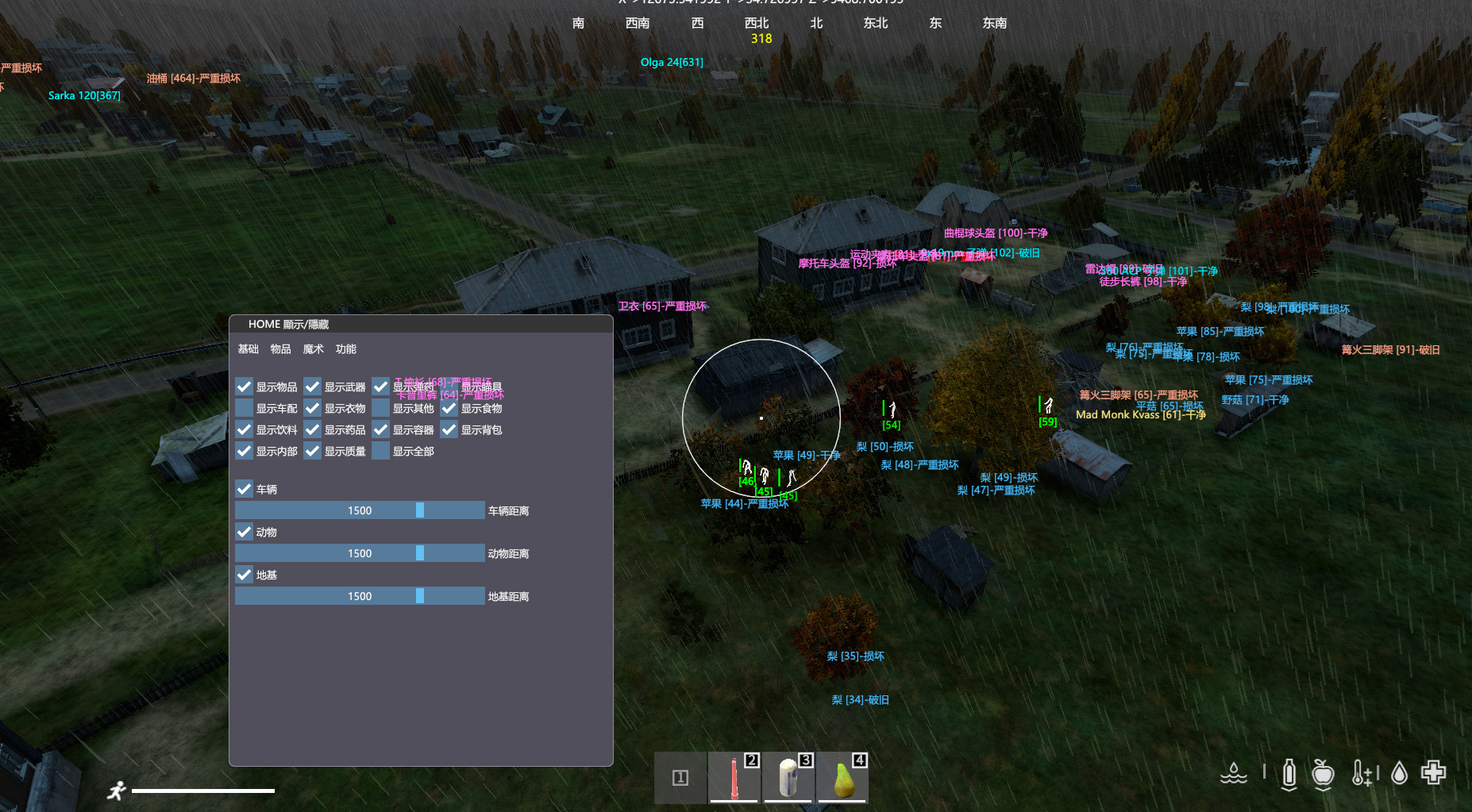The height and width of the screenshot is (812, 1472).
Task: Select the 魔术 tab
Action: coord(313,349)
